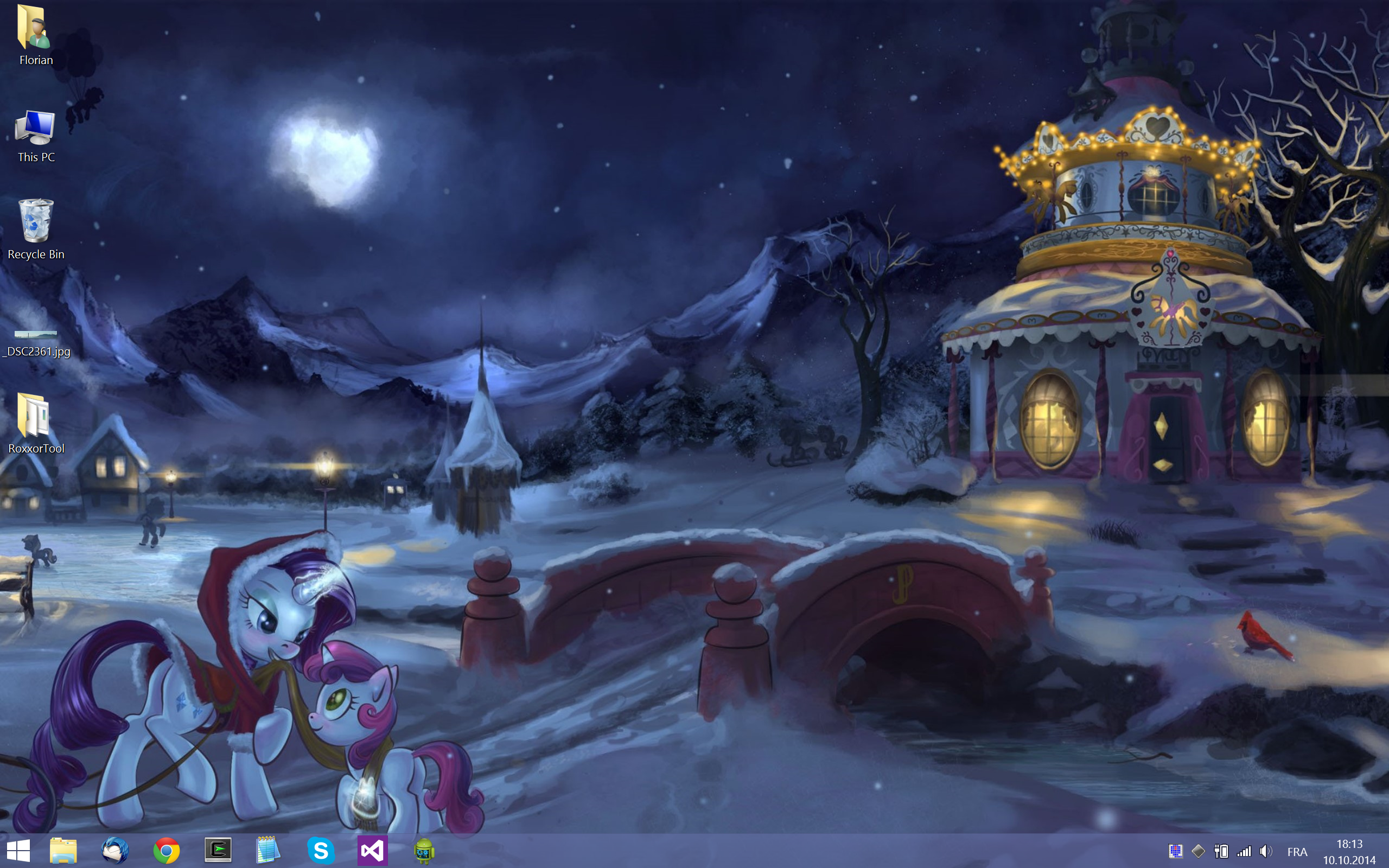Open the Android SDK tool taskbar icon
1389x868 pixels.
coord(424,850)
